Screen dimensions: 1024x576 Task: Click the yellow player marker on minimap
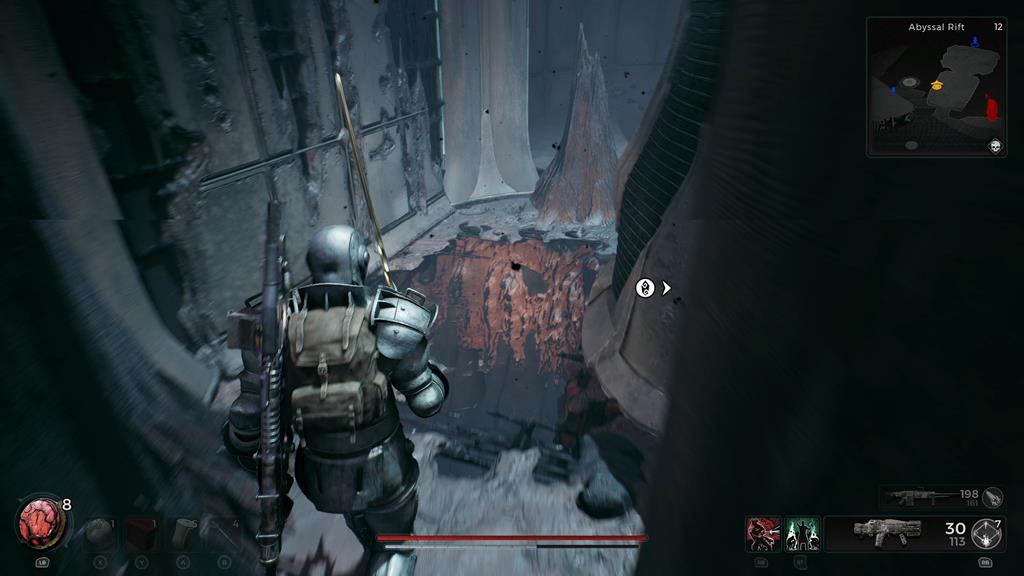[938, 87]
